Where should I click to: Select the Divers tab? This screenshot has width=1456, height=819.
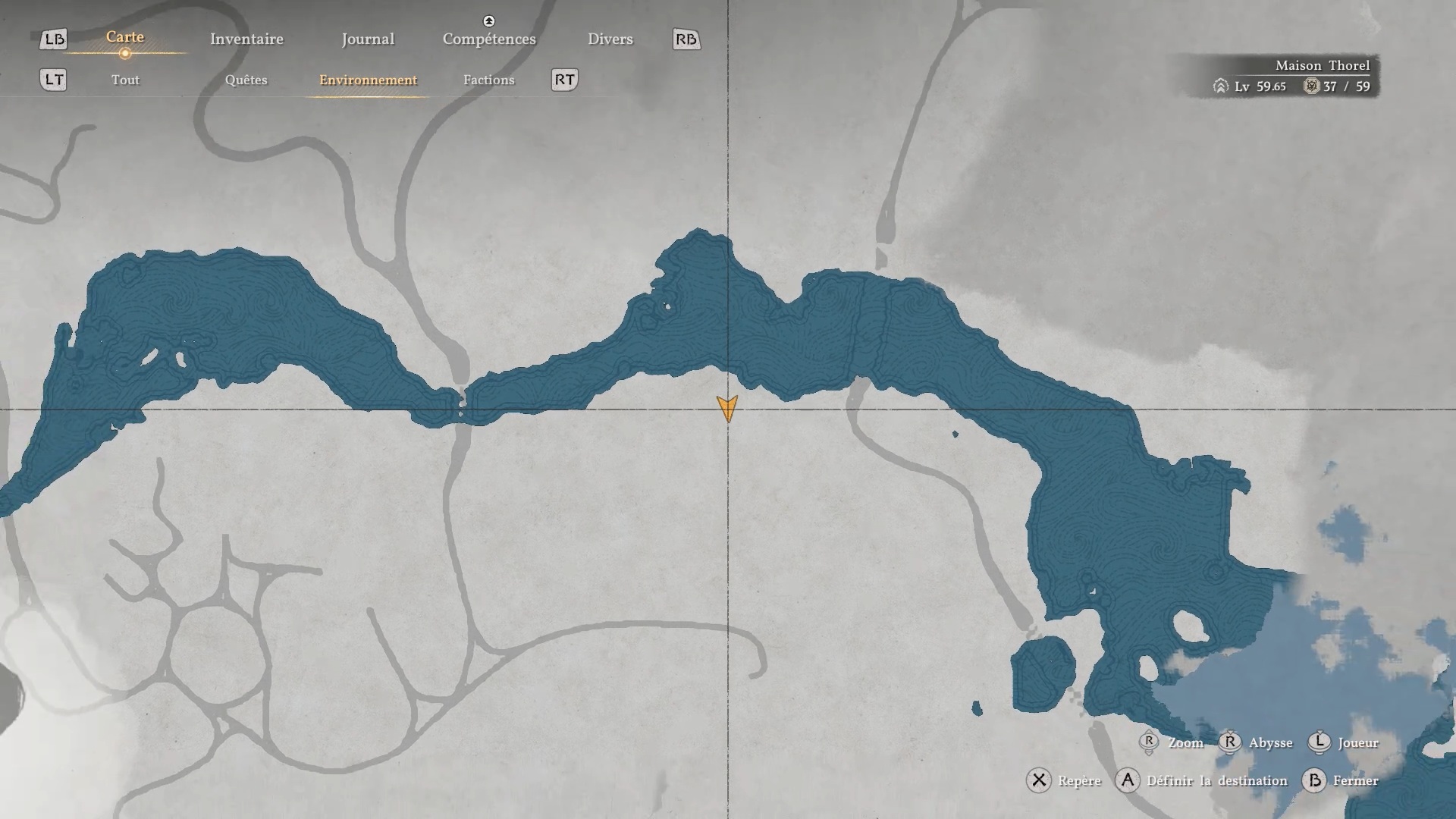pyautogui.click(x=610, y=39)
